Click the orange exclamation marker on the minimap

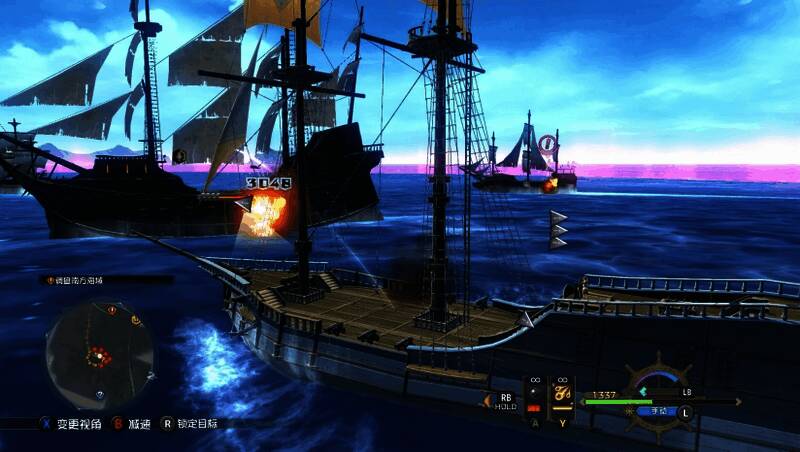click(114, 311)
